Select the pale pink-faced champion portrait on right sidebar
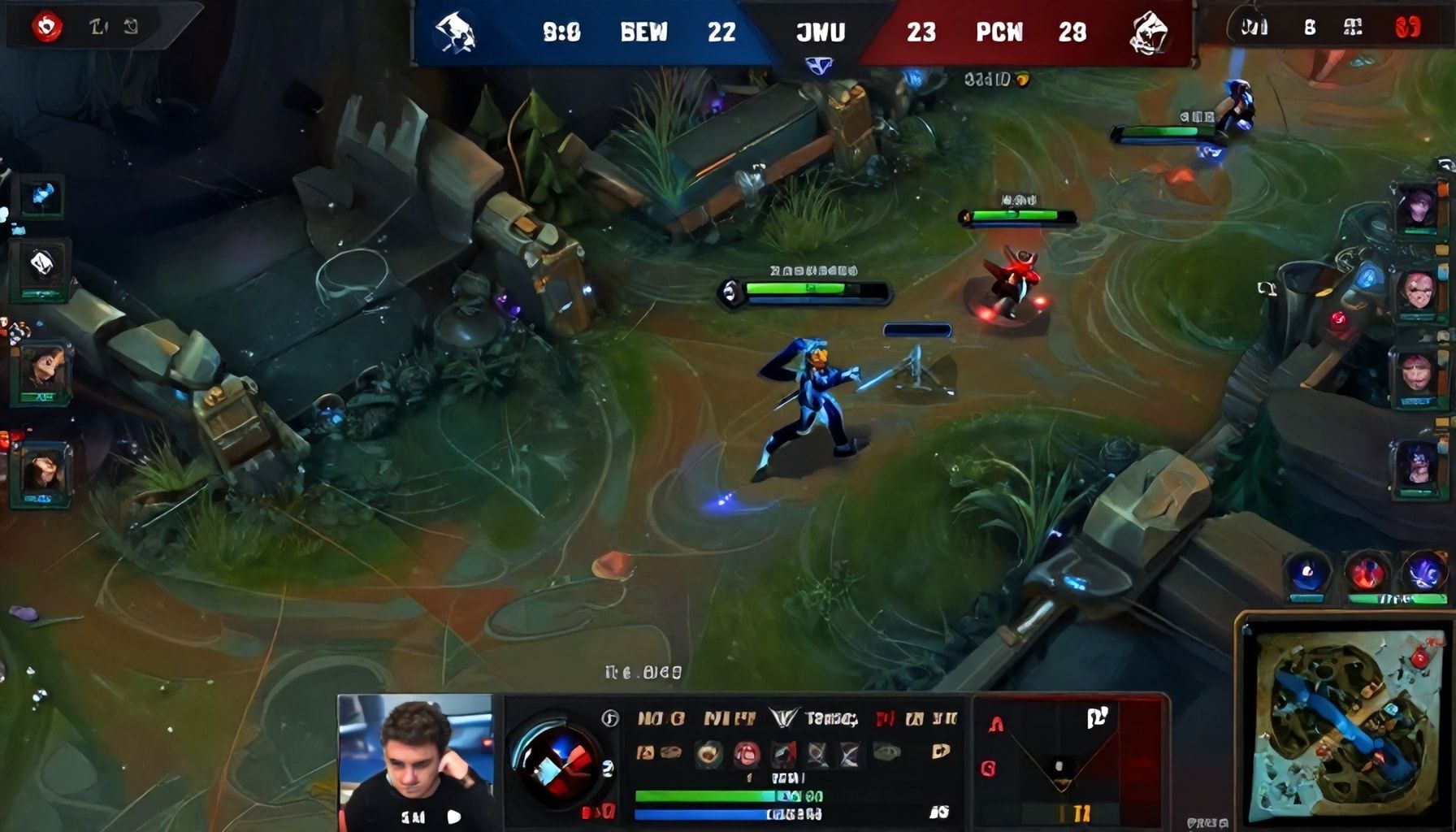The width and height of the screenshot is (1456, 832). 1417,291
